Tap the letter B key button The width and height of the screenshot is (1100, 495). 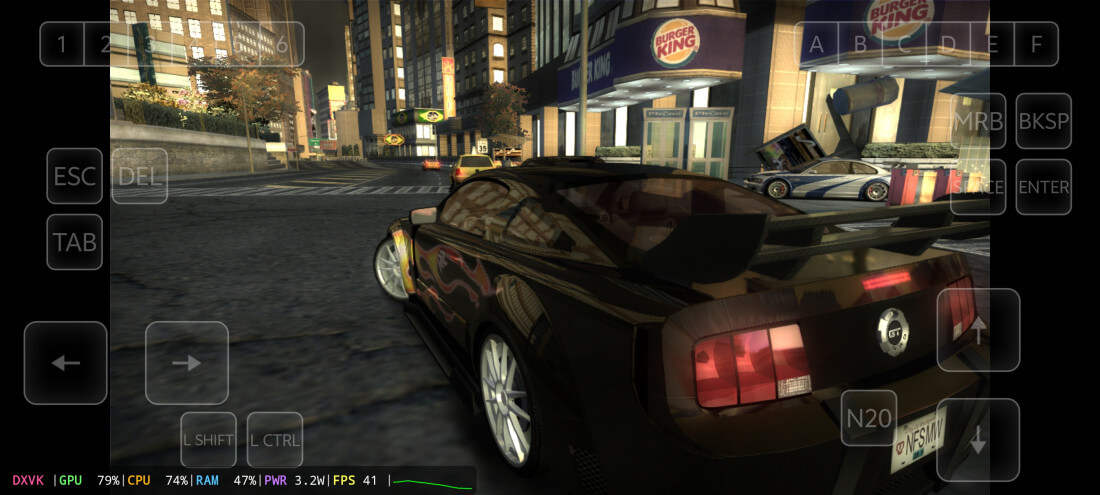[860, 44]
